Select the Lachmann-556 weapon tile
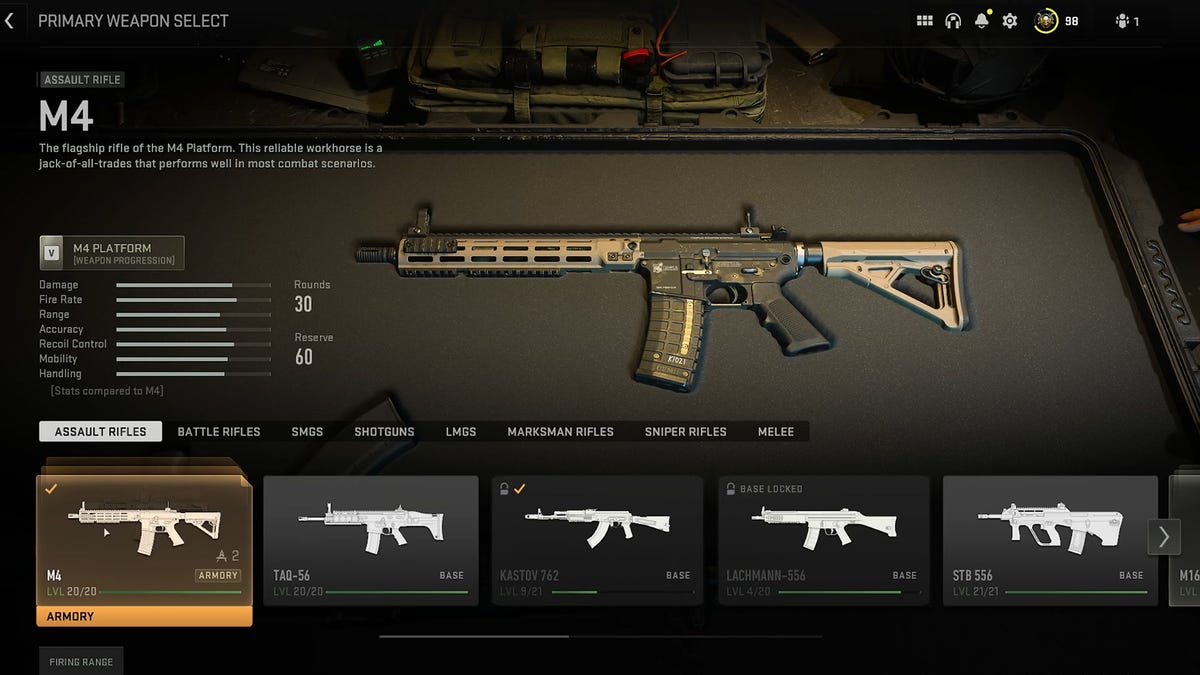The width and height of the screenshot is (1200, 675). (823, 540)
